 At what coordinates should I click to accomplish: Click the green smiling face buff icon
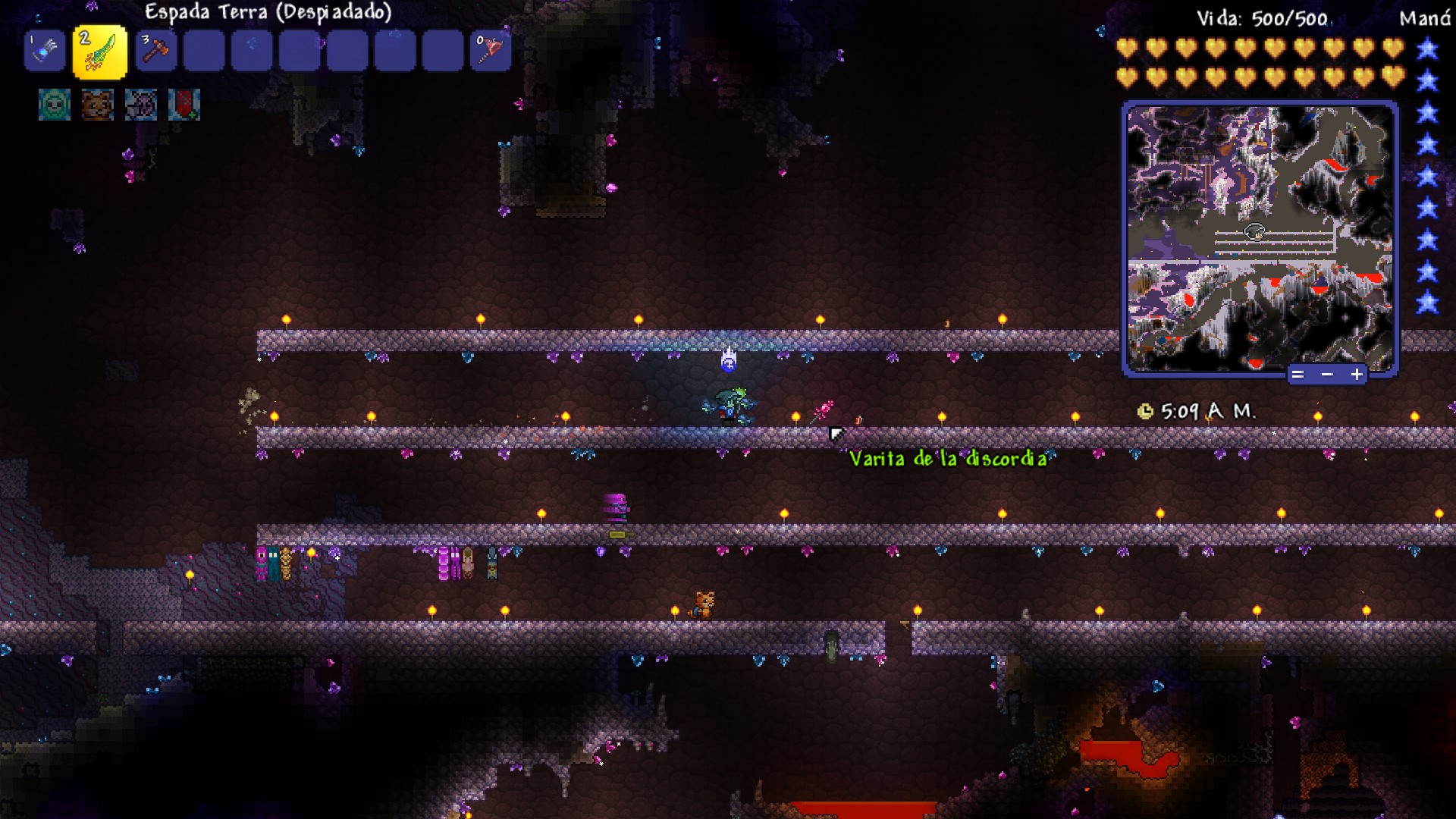tap(55, 105)
